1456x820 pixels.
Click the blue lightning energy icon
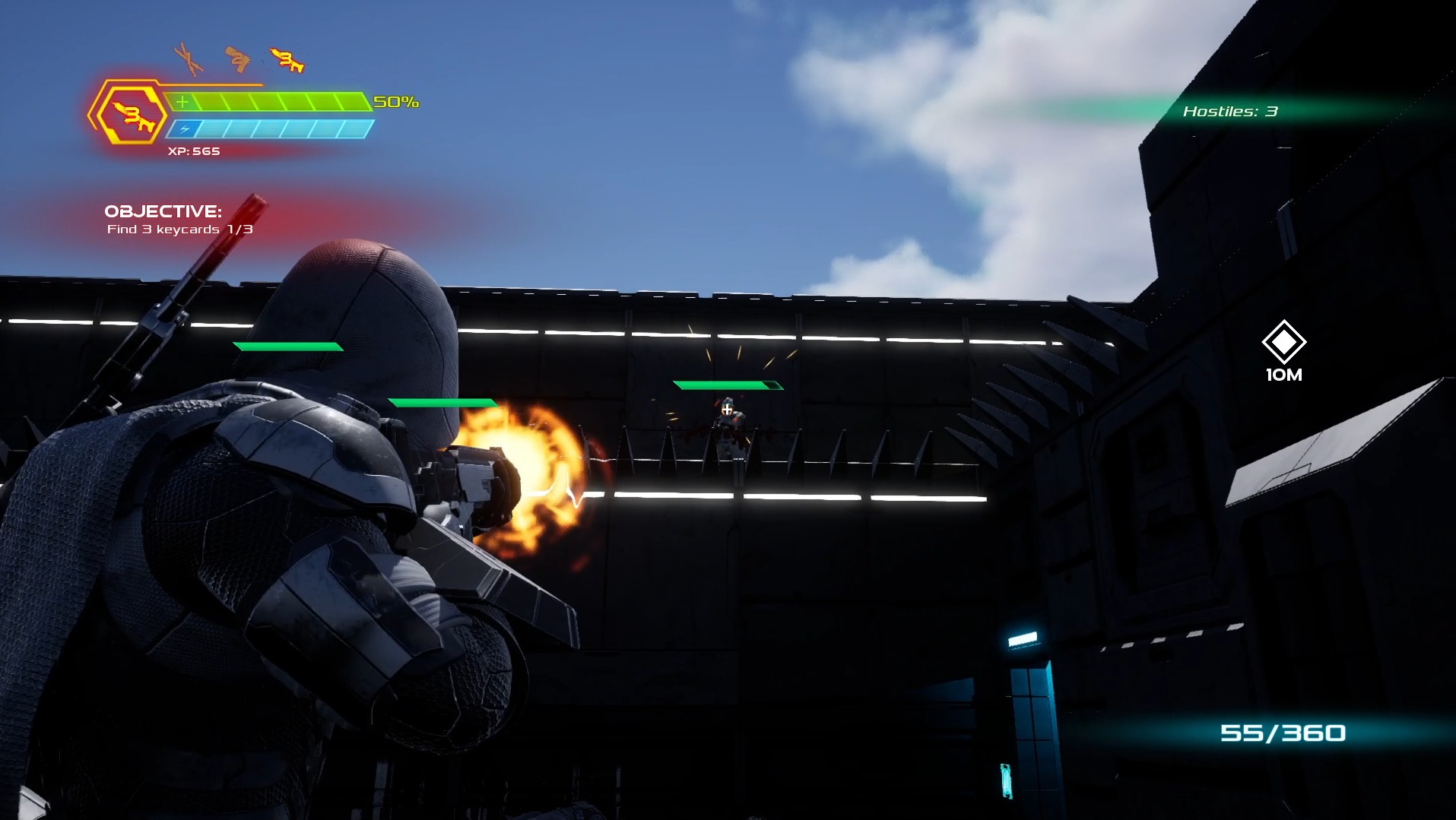tap(182, 128)
